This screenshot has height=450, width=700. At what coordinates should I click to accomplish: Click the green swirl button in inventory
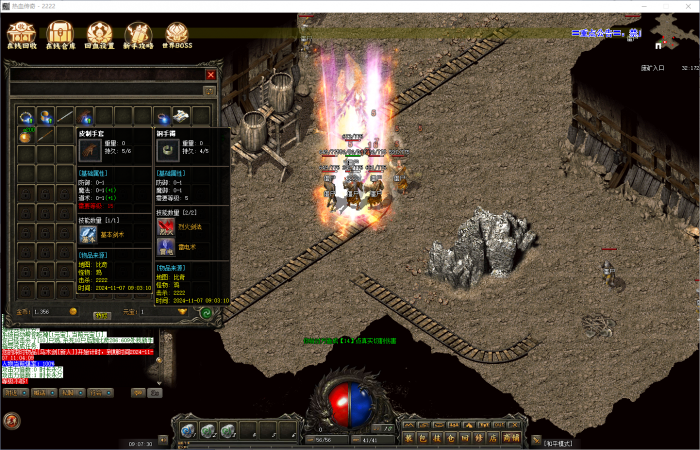tap(207, 313)
